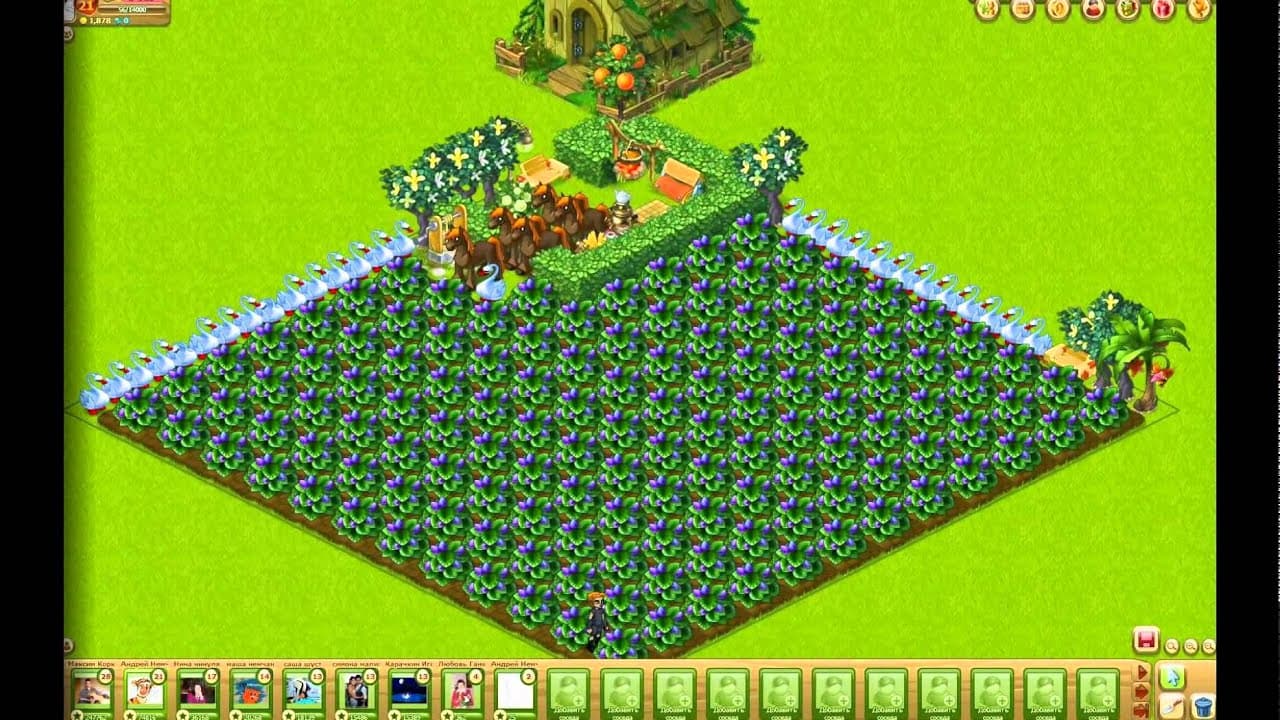Viewport: 1280px width, 720px height.
Task: Click the zoom in magnifier button
Action: [x=1191, y=646]
